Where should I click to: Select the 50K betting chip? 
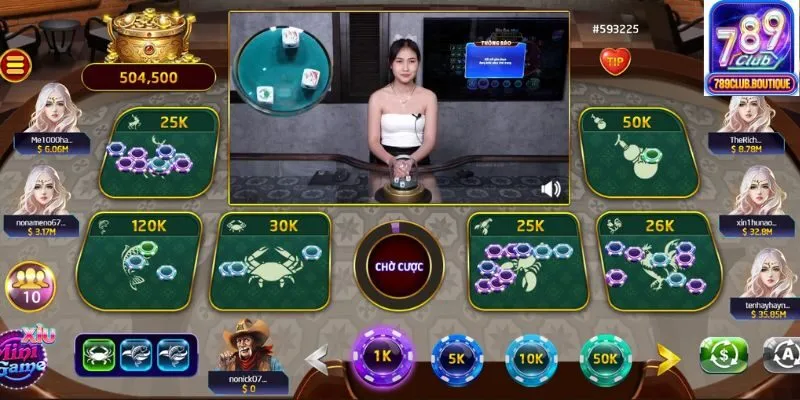tap(605, 358)
